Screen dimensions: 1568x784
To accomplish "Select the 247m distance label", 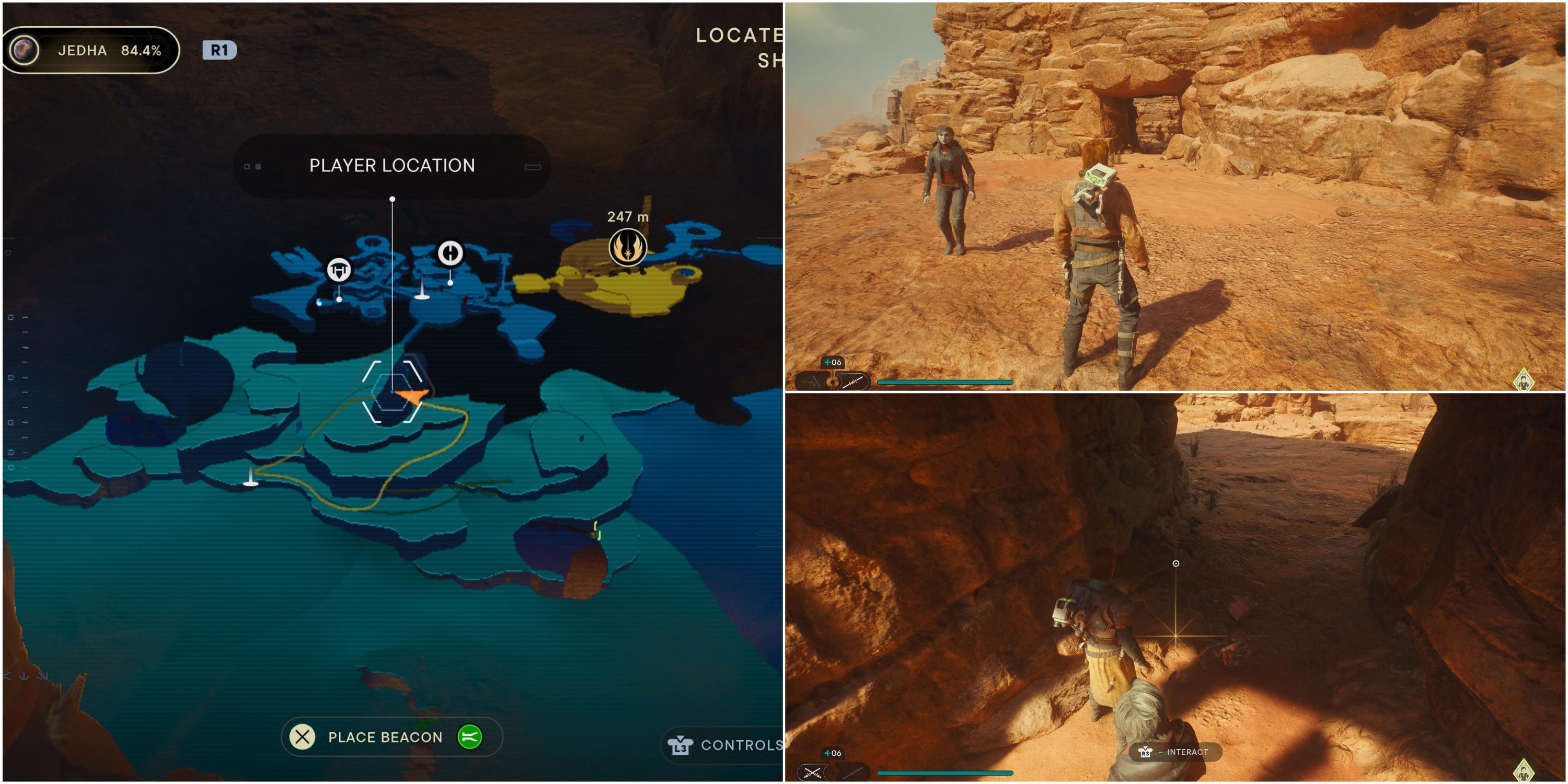I will pyautogui.click(x=628, y=215).
